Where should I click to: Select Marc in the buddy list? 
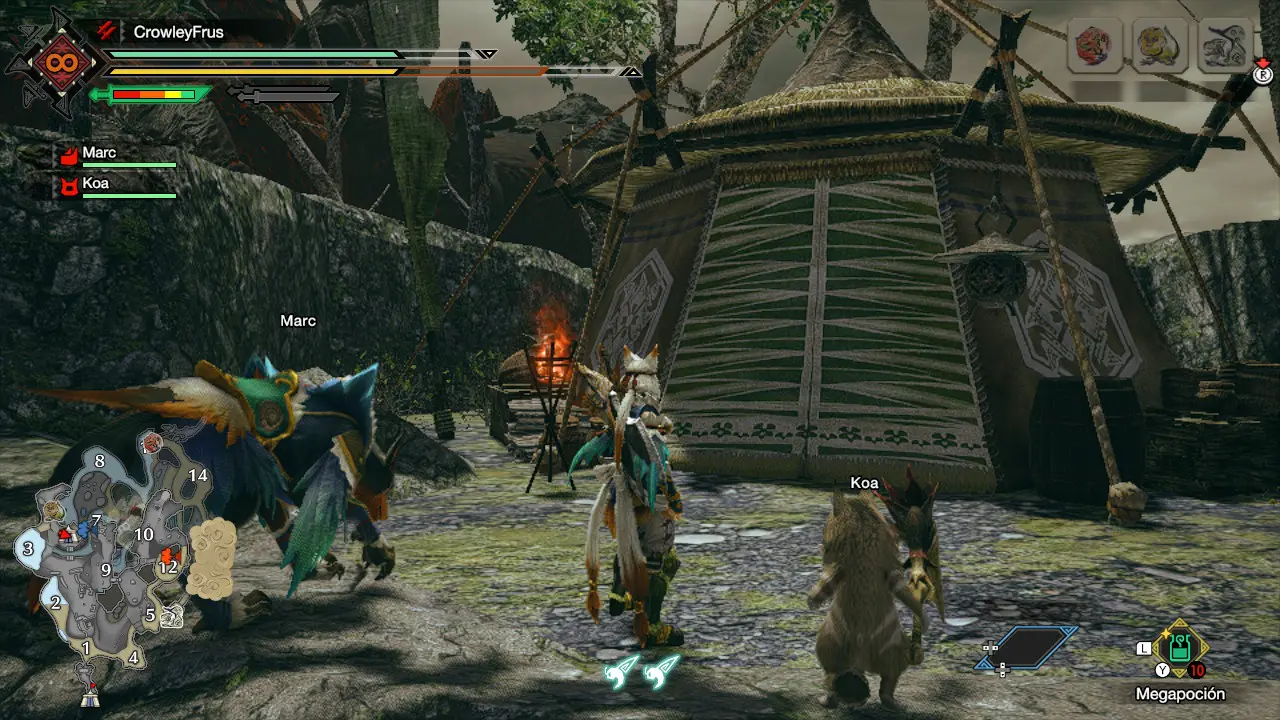98,153
